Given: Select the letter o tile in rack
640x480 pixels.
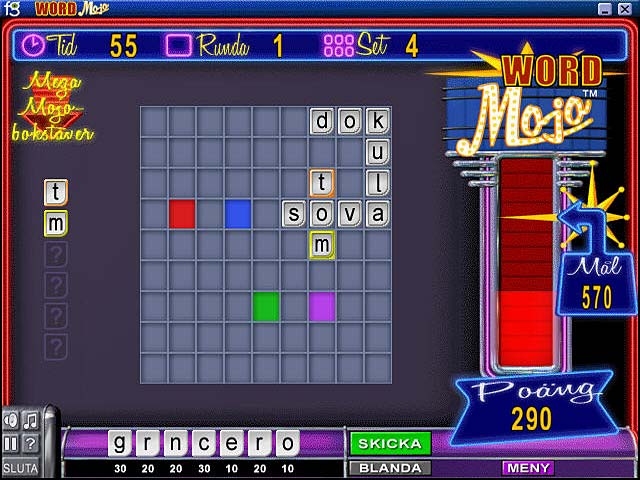Looking at the screenshot, I should click(288, 443).
